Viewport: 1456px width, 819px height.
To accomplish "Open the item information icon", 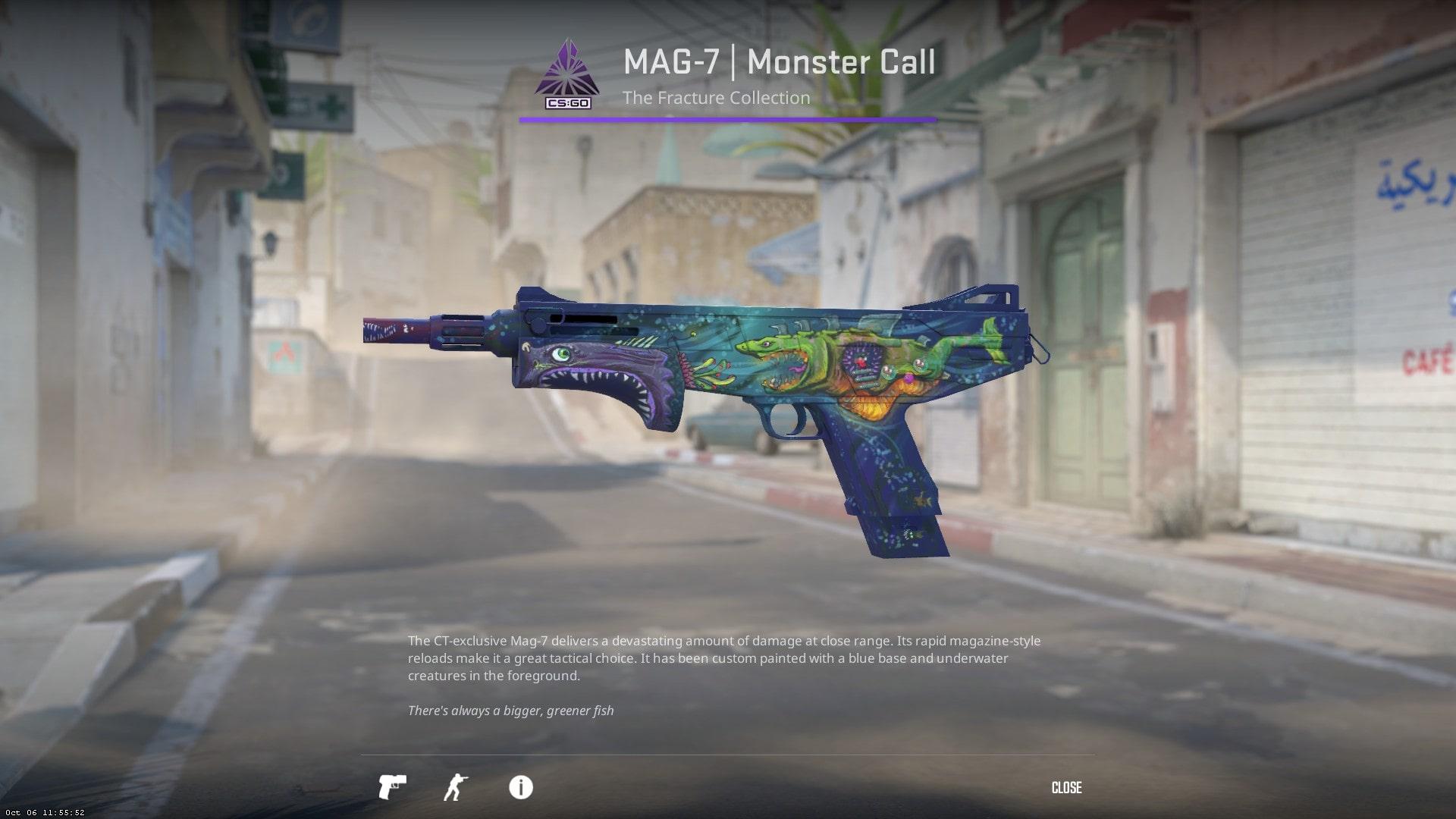I will point(520,787).
